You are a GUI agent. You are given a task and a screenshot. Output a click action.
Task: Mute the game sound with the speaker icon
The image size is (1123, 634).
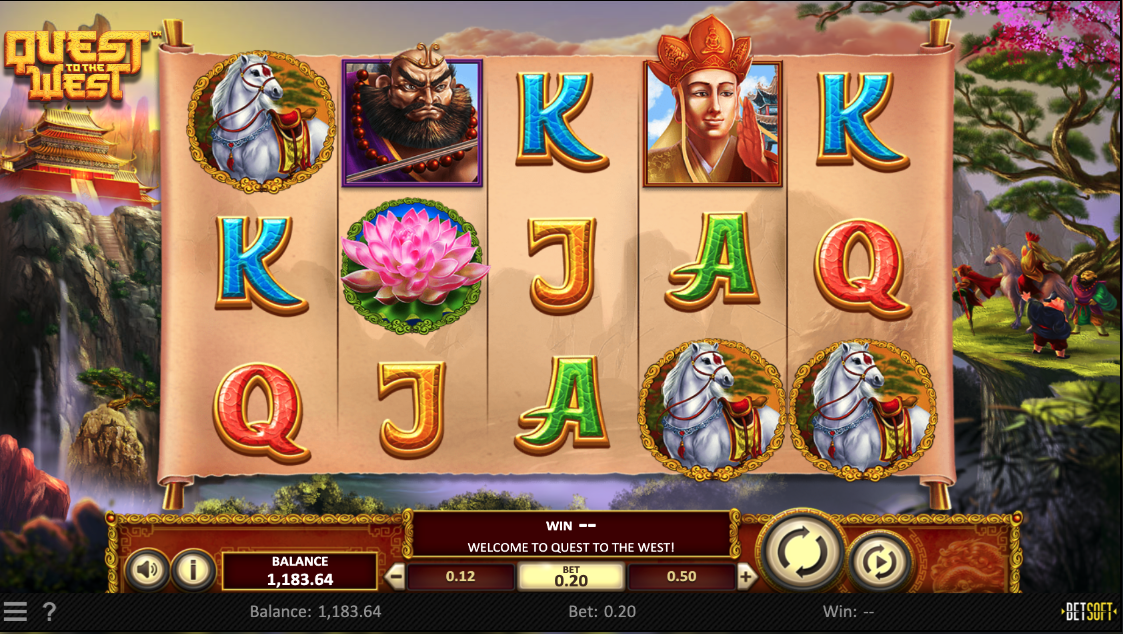(x=148, y=570)
